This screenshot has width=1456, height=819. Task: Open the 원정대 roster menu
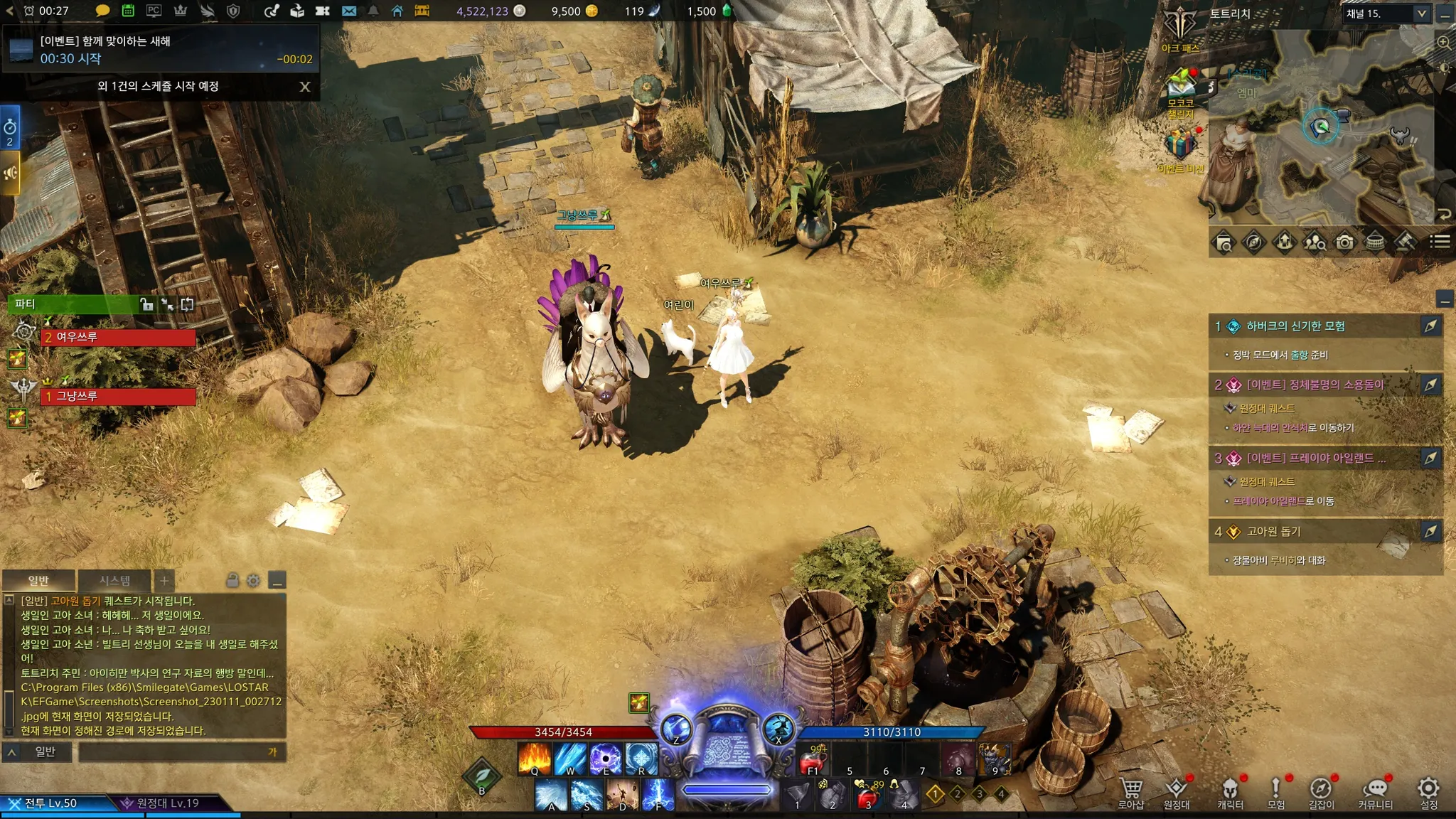tap(1176, 792)
